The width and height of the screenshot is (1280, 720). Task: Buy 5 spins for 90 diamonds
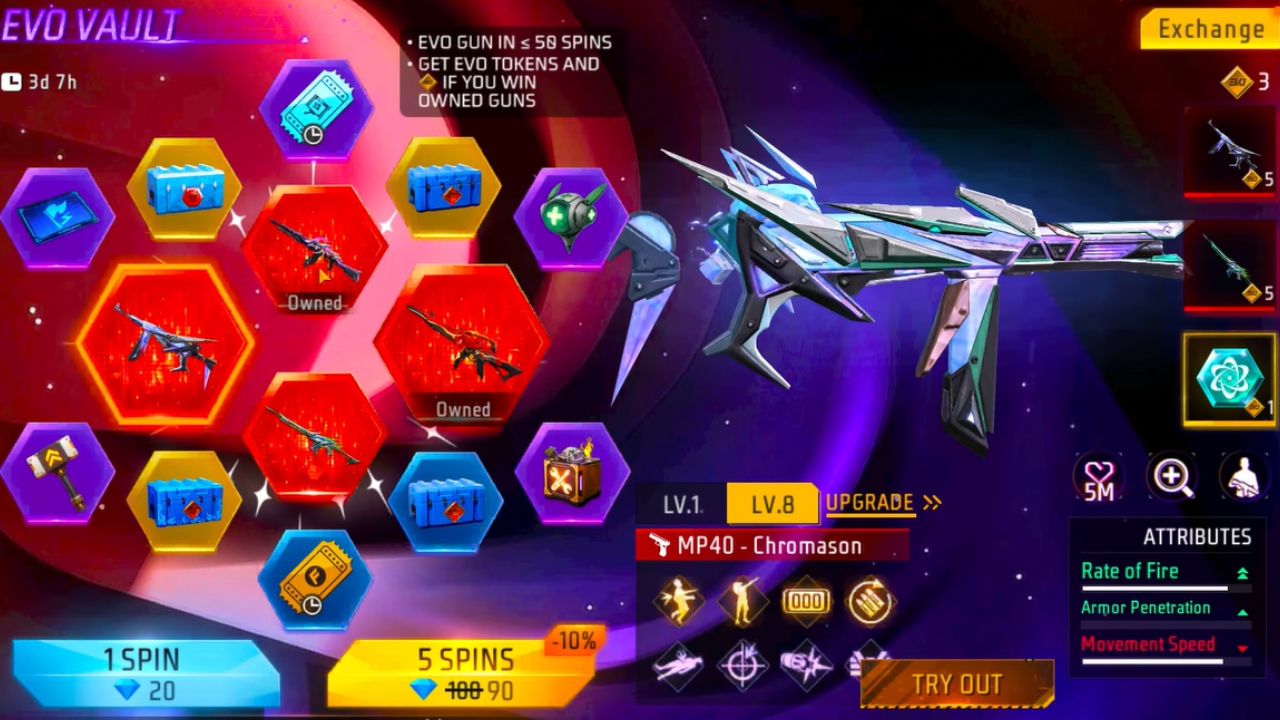coord(463,672)
